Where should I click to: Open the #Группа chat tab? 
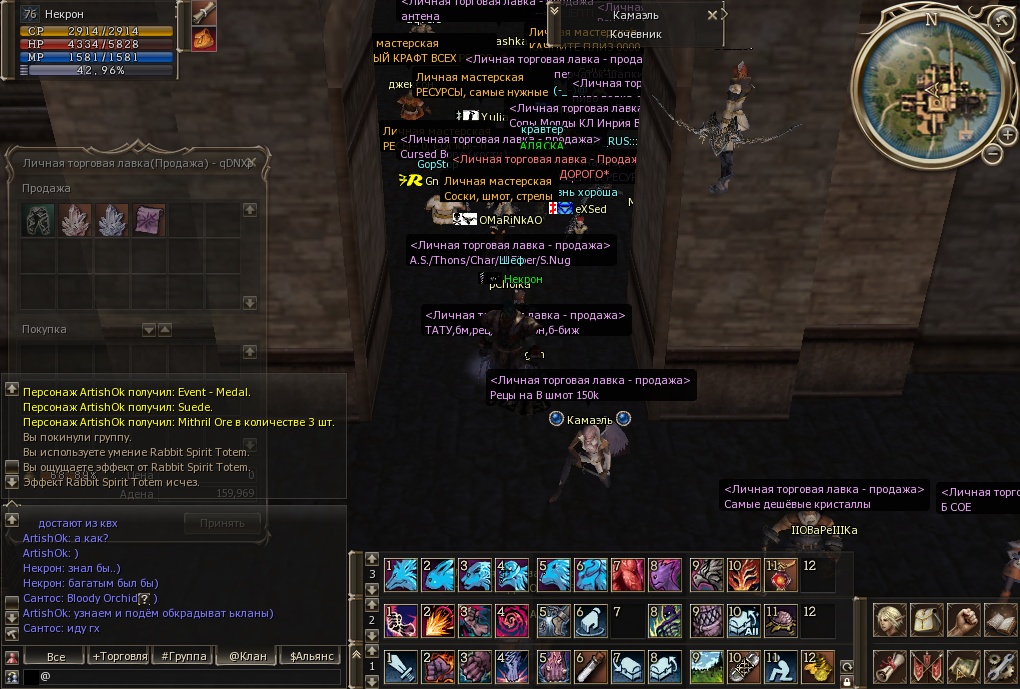183,656
